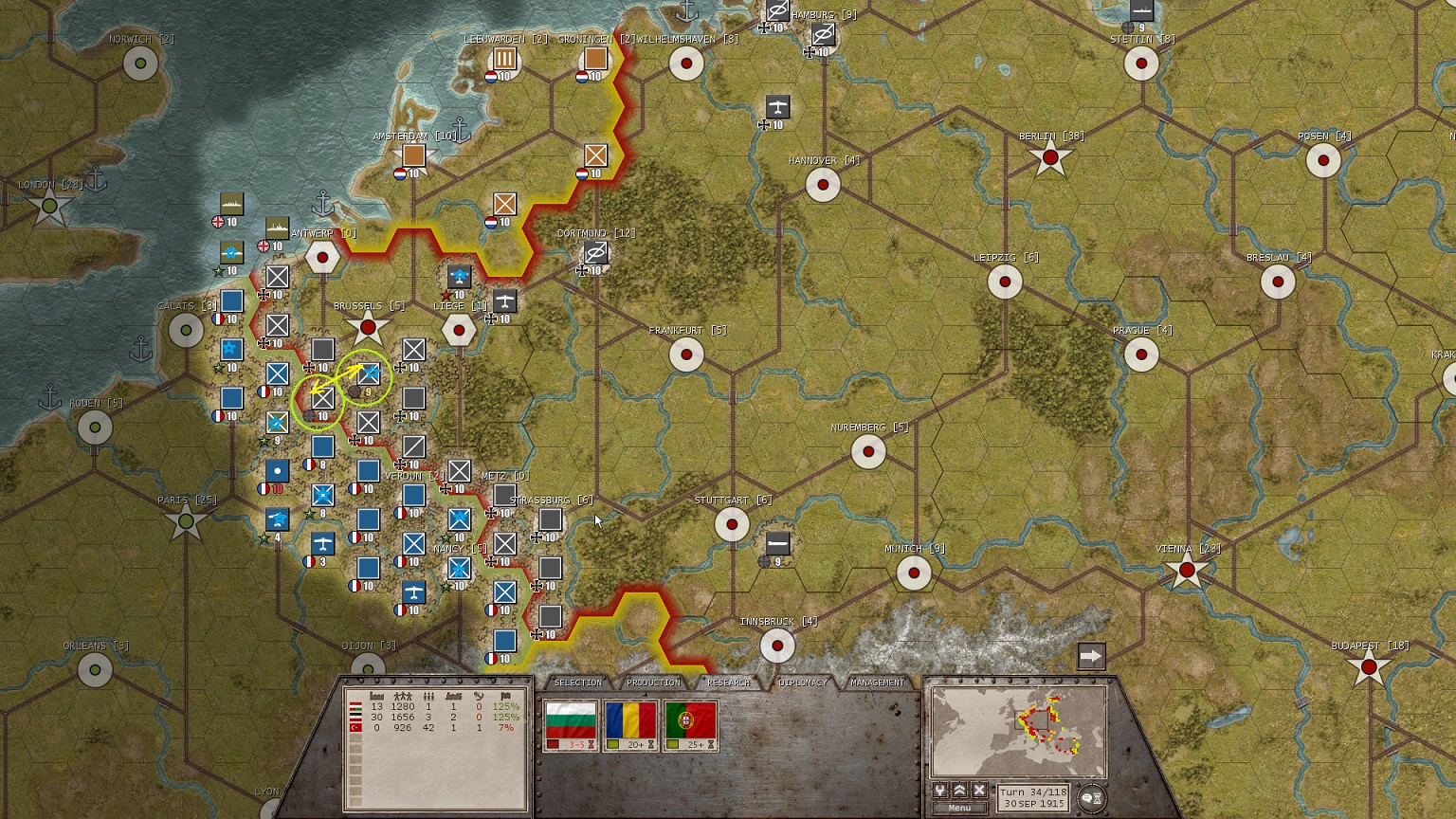The height and width of the screenshot is (819, 1456).
Task: Select the Ottoman flag row in the statistics panel
Action: [x=355, y=728]
